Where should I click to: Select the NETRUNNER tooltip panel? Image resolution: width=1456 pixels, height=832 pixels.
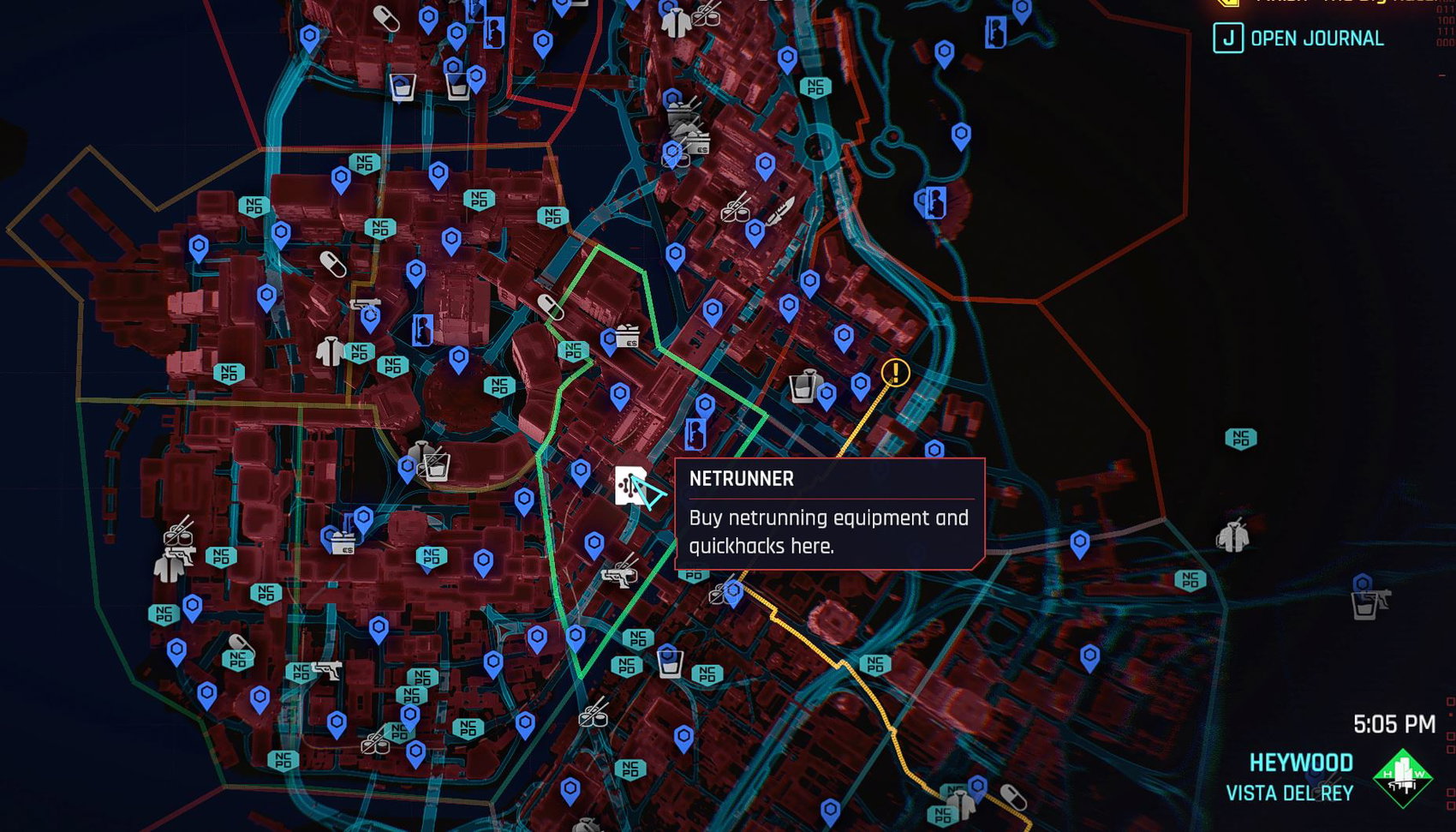831,514
